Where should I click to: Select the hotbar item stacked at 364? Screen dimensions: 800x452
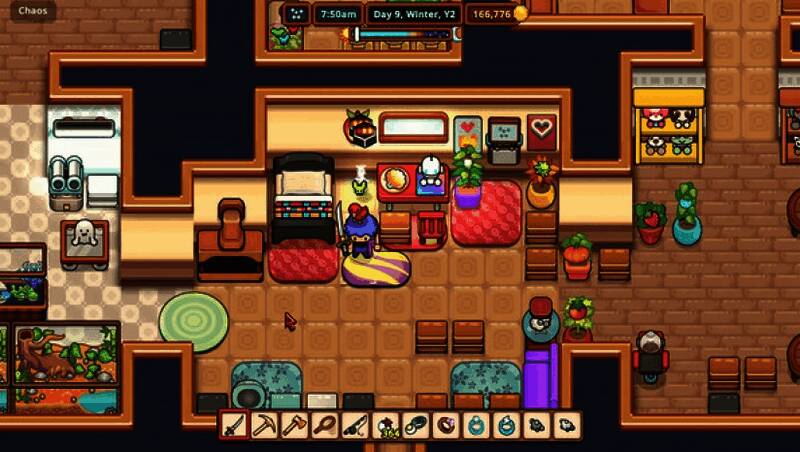pyautogui.click(x=386, y=425)
